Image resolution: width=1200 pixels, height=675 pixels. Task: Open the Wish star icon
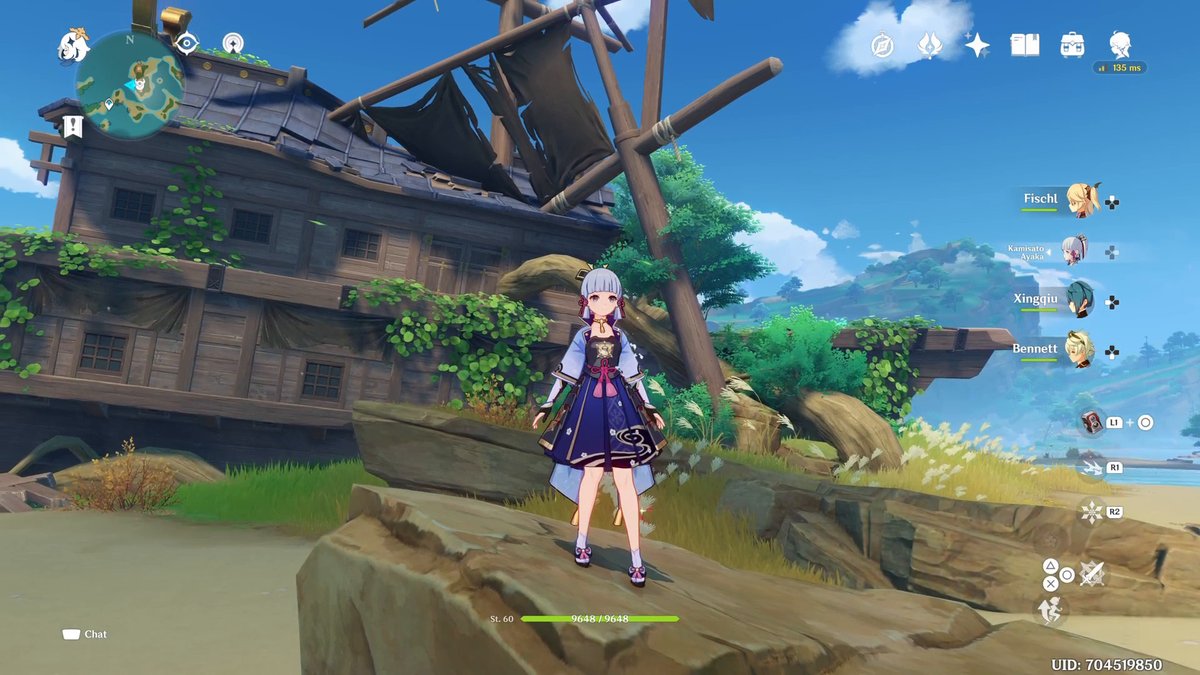977,45
